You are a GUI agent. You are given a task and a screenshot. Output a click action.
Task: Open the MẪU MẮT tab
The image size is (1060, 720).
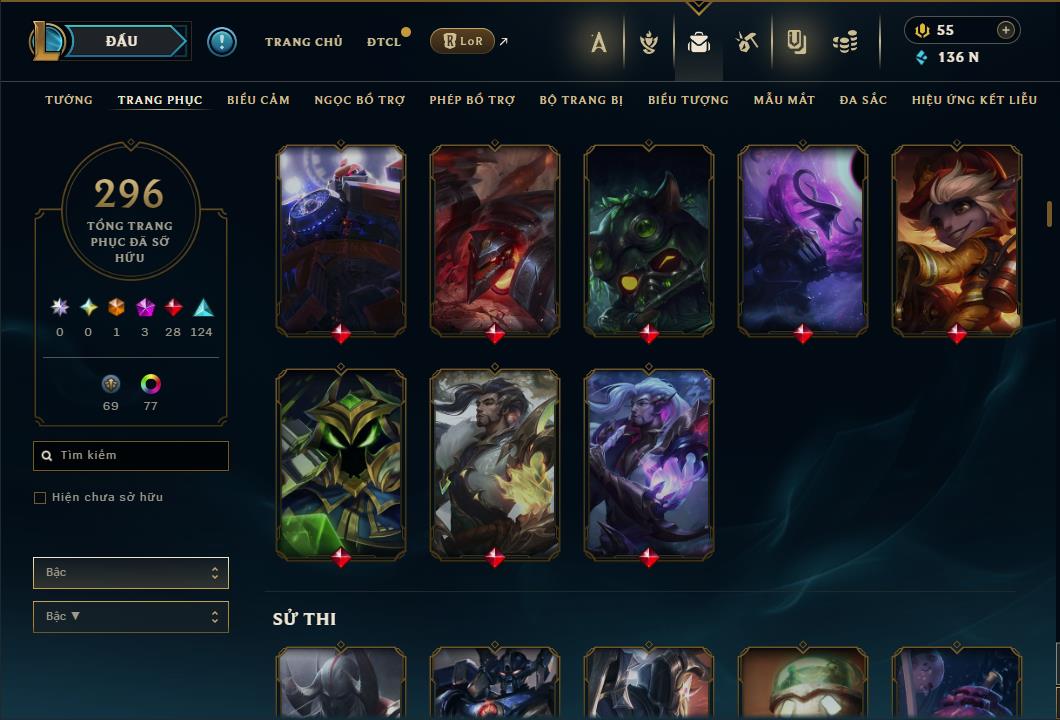[784, 100]
